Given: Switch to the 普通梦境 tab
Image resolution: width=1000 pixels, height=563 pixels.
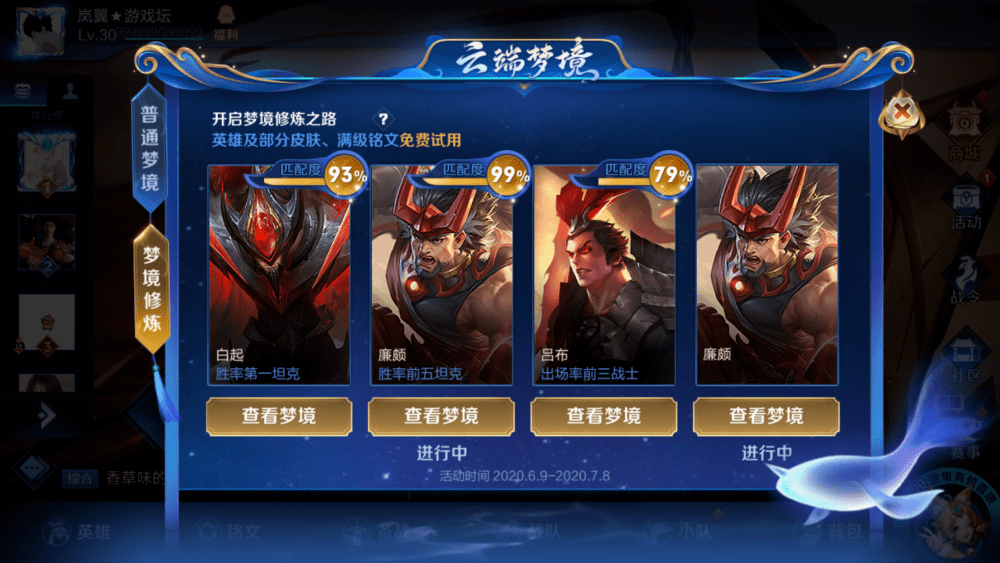Looking at the screenshot, I should pyautogui.click(x=150, y=148).
